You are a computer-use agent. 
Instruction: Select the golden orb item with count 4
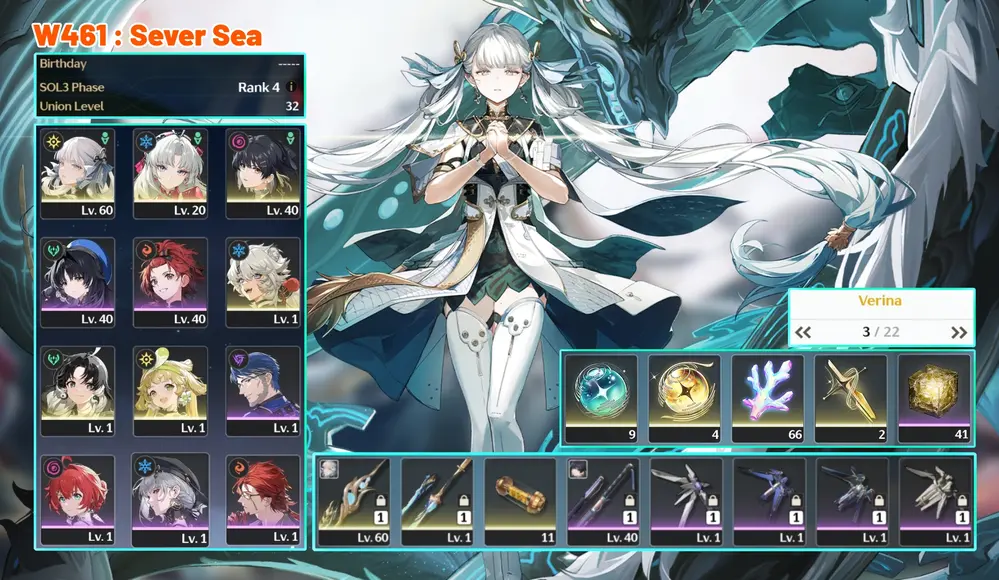coord(684,398)
